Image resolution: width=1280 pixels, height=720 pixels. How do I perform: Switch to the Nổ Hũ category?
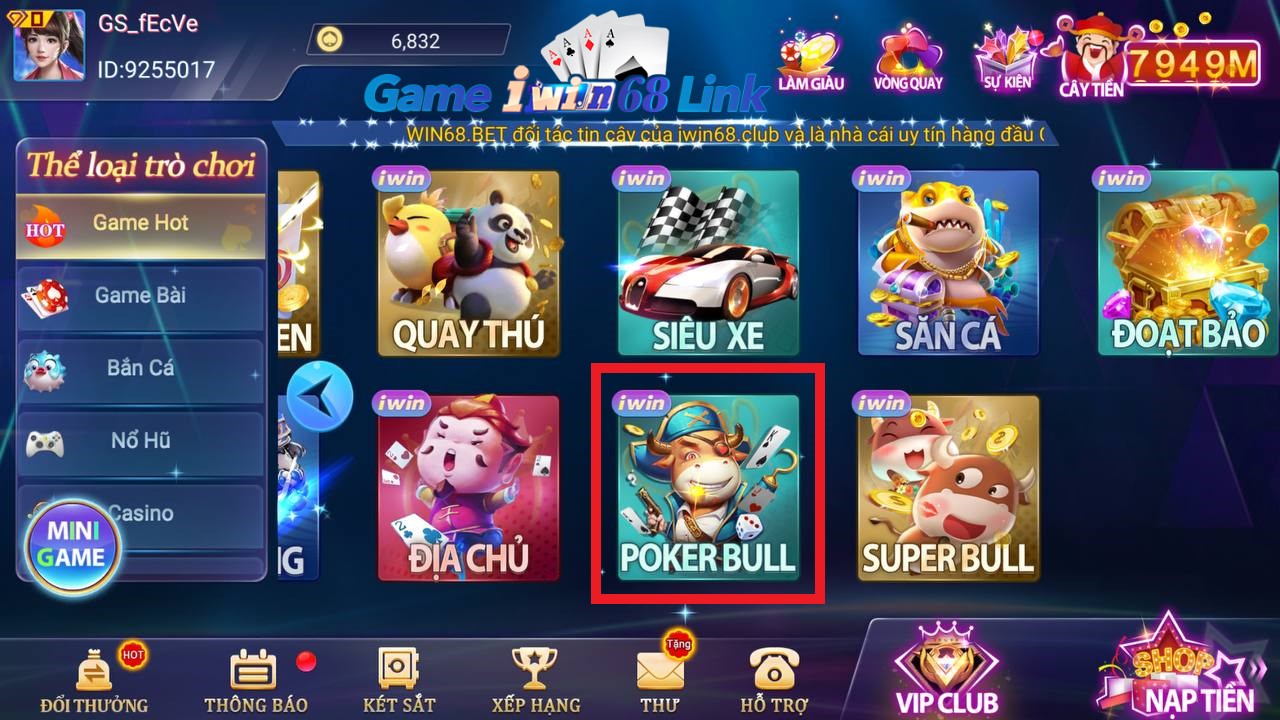click(x=141, y=441)
